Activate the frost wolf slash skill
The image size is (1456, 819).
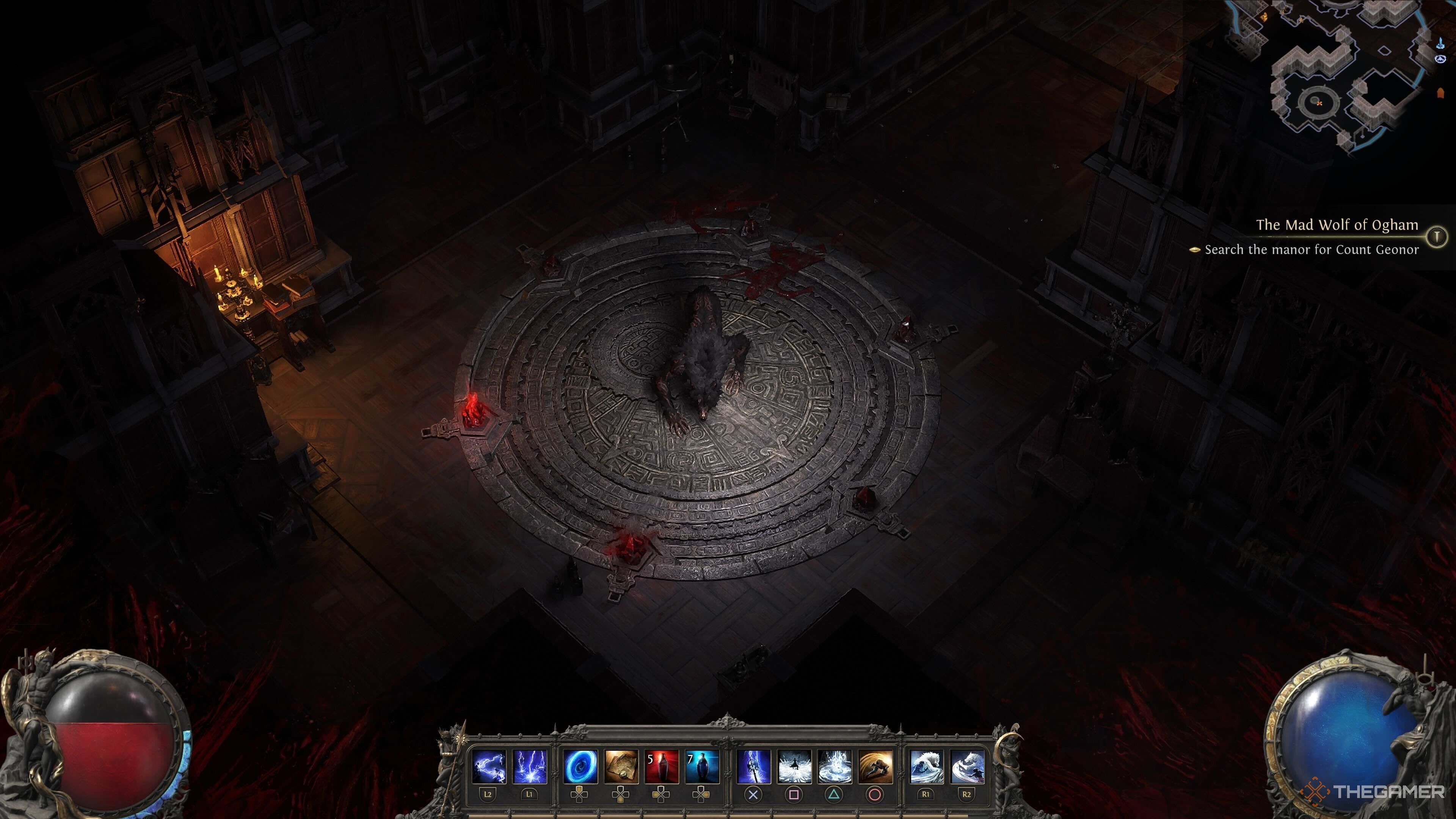(x=967, y=767)
